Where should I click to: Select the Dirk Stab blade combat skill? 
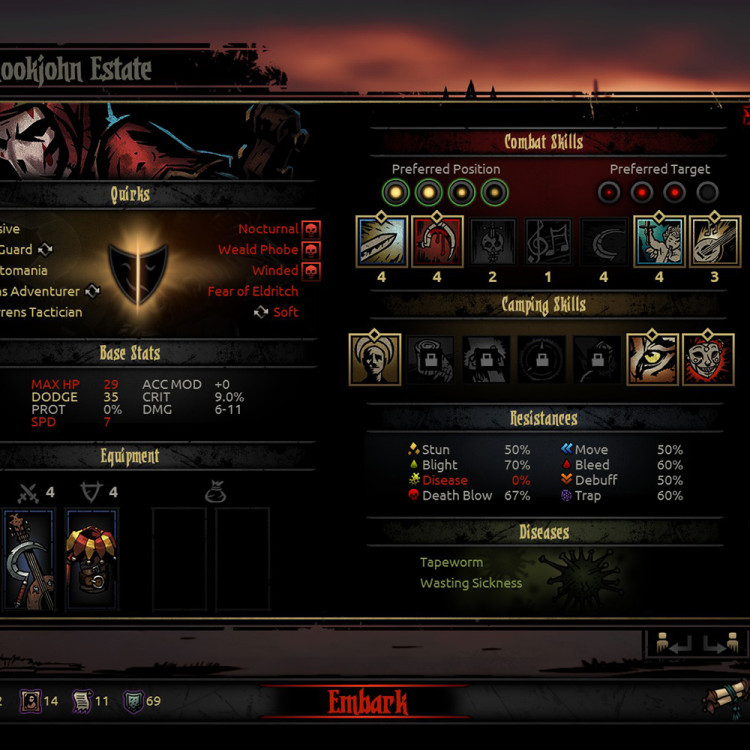tap(382, 242)
